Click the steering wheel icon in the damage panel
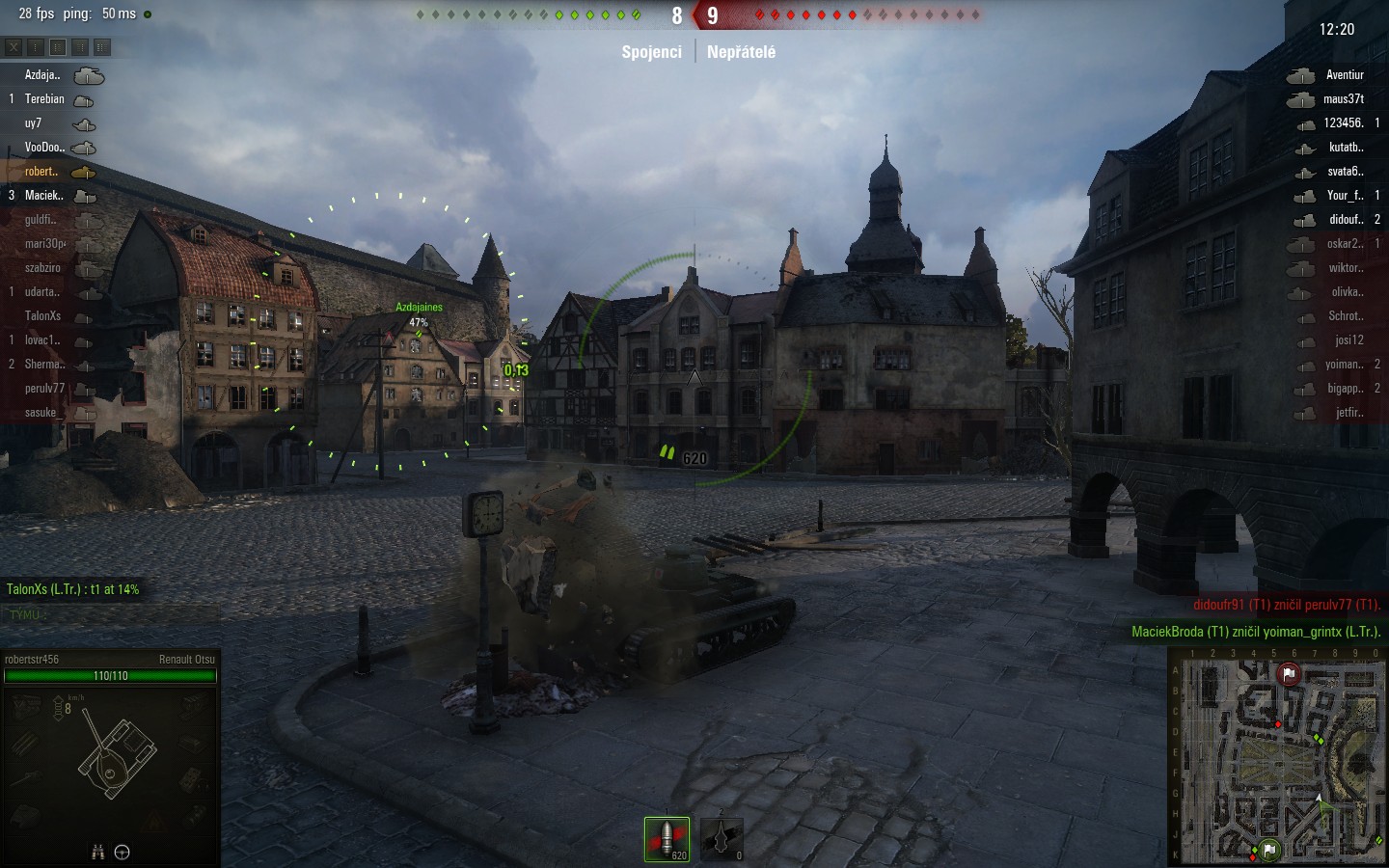The image size is (1389, 868). coord(123,852)
